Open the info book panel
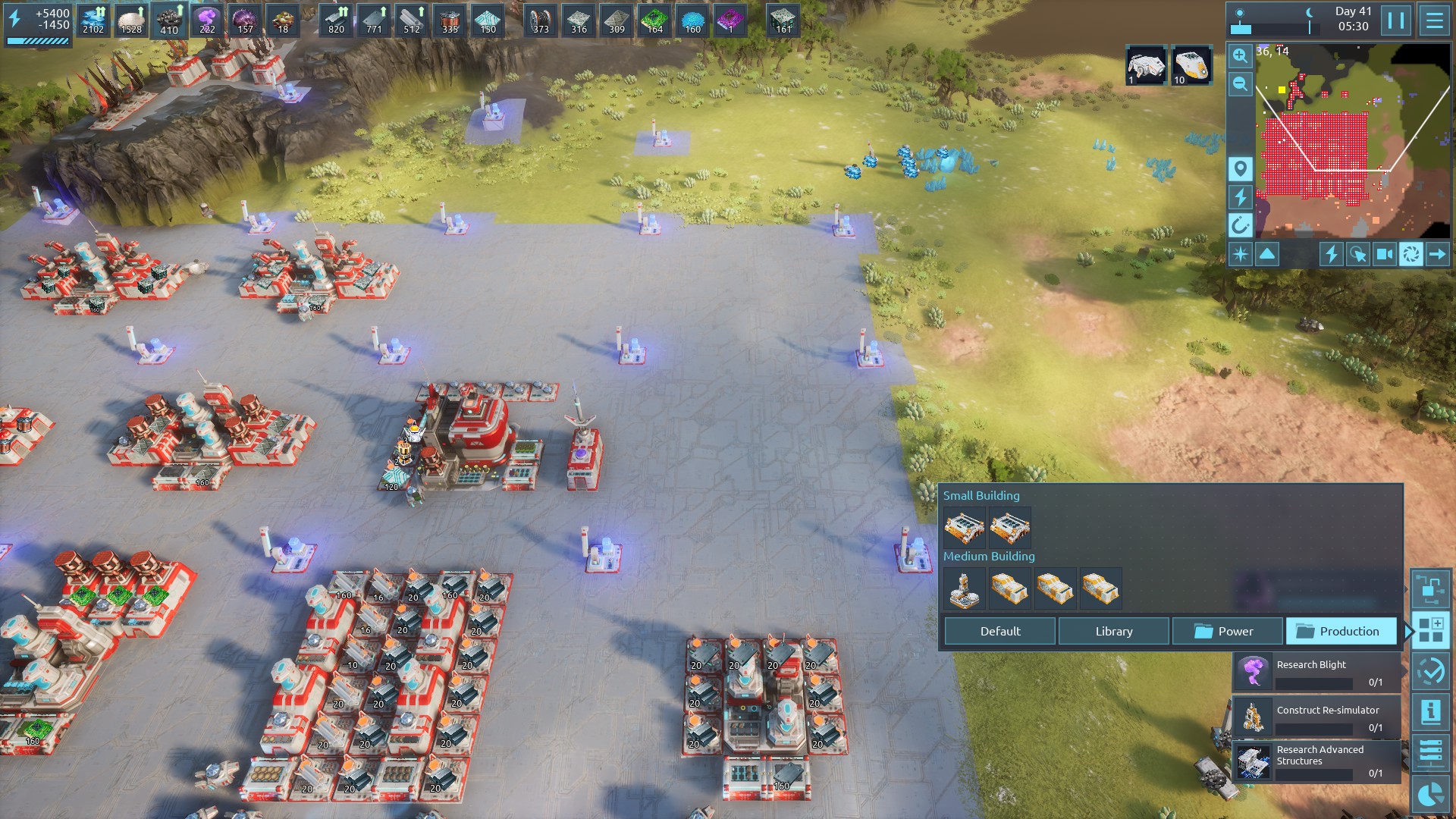Screen dimensions: 1456x819 coord(1430,712)
